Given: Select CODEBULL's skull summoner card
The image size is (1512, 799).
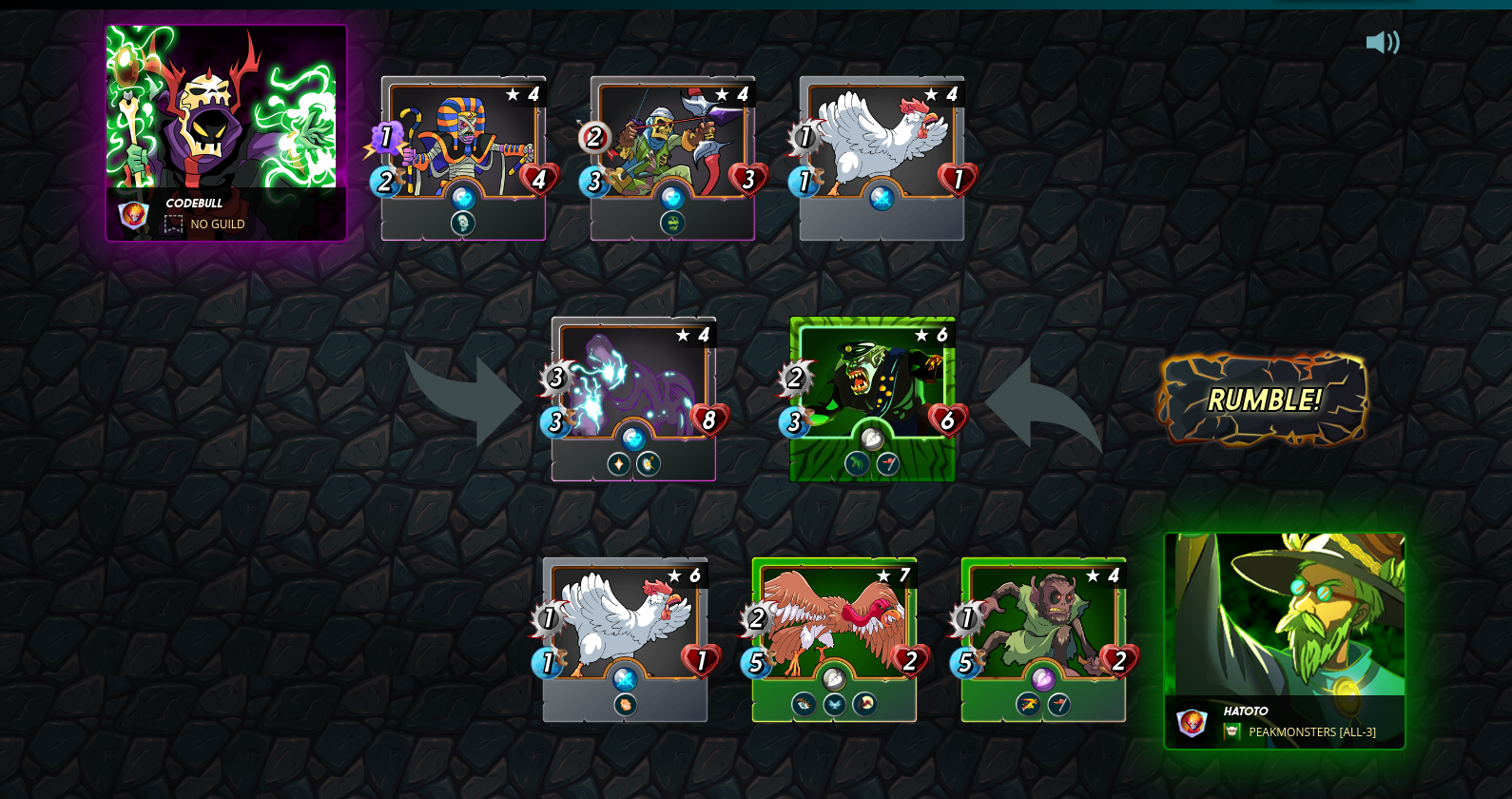Looking at the screenshot, I should point(226,132).
